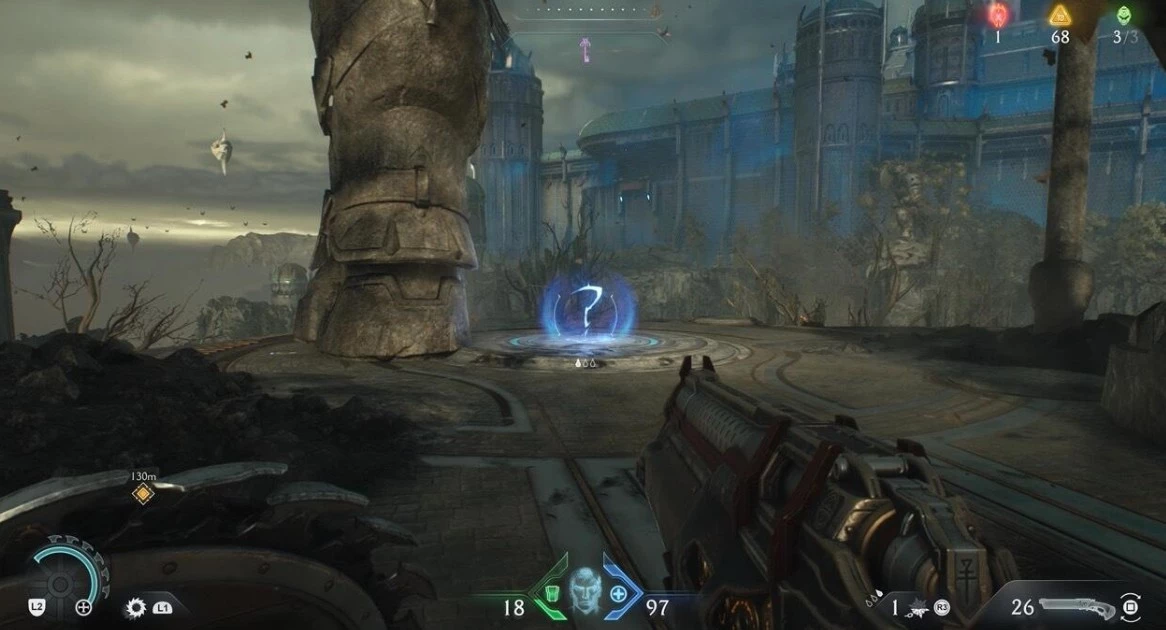Select the gold triangle currency icon

pyautogui.click(x=1060, y=15)
